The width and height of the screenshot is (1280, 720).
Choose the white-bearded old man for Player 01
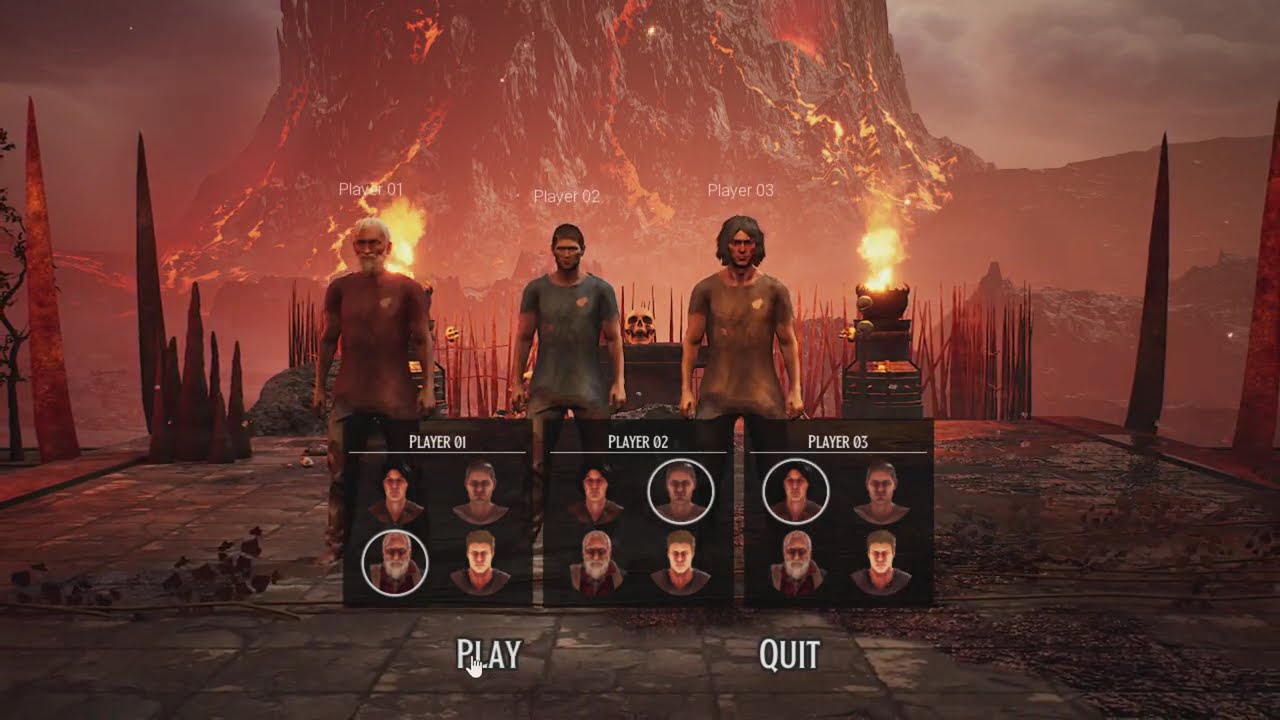click(x=395, y=563)
